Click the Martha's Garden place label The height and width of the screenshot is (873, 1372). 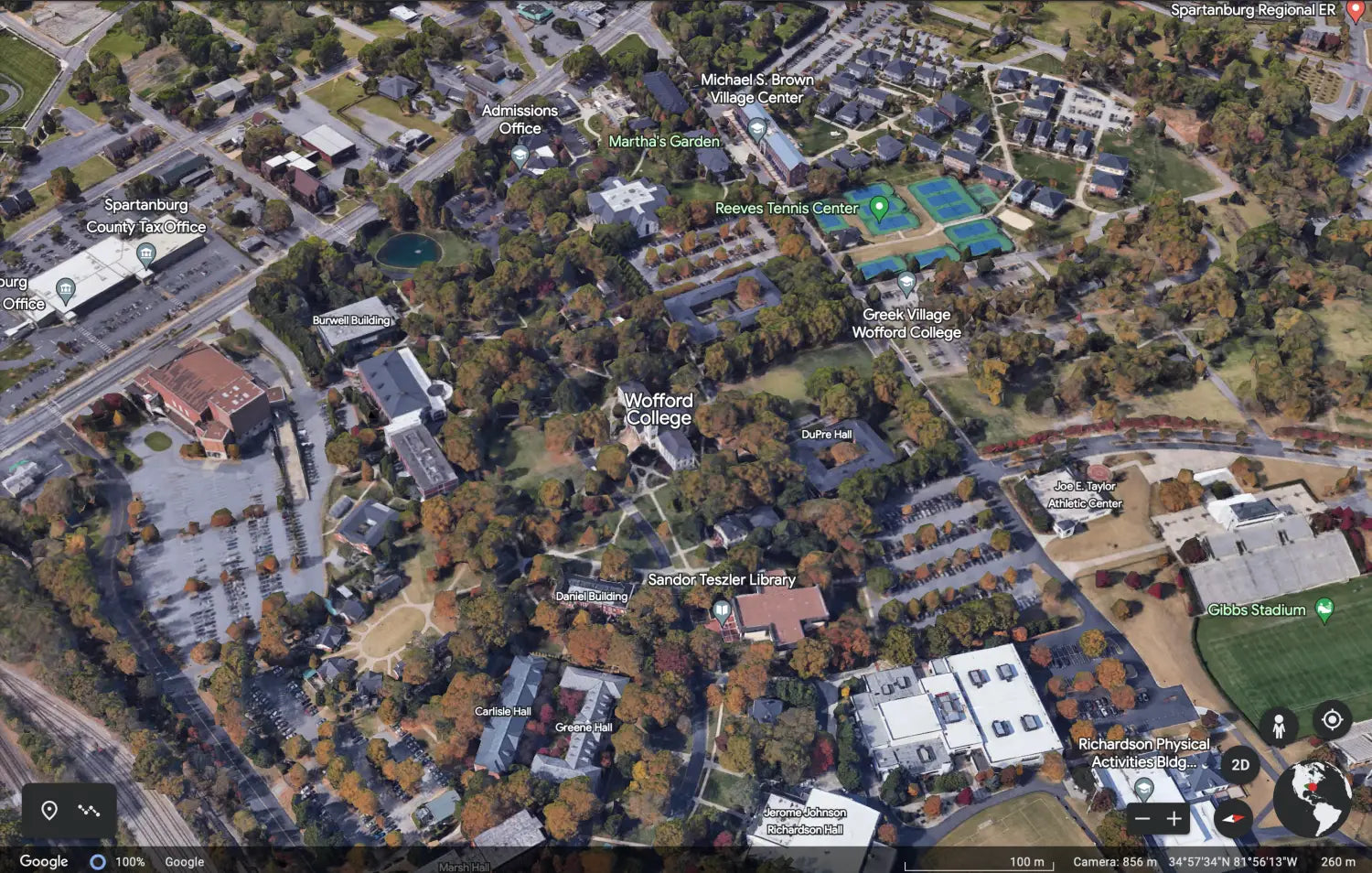[x=663, y=142]
